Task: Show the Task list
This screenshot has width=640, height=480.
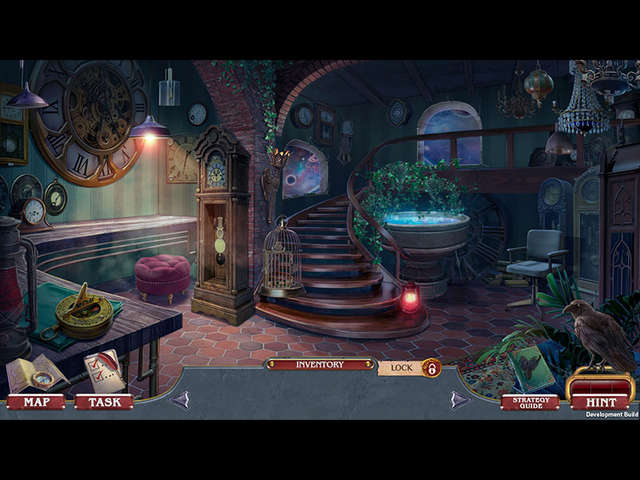Action: pos(103,402)
